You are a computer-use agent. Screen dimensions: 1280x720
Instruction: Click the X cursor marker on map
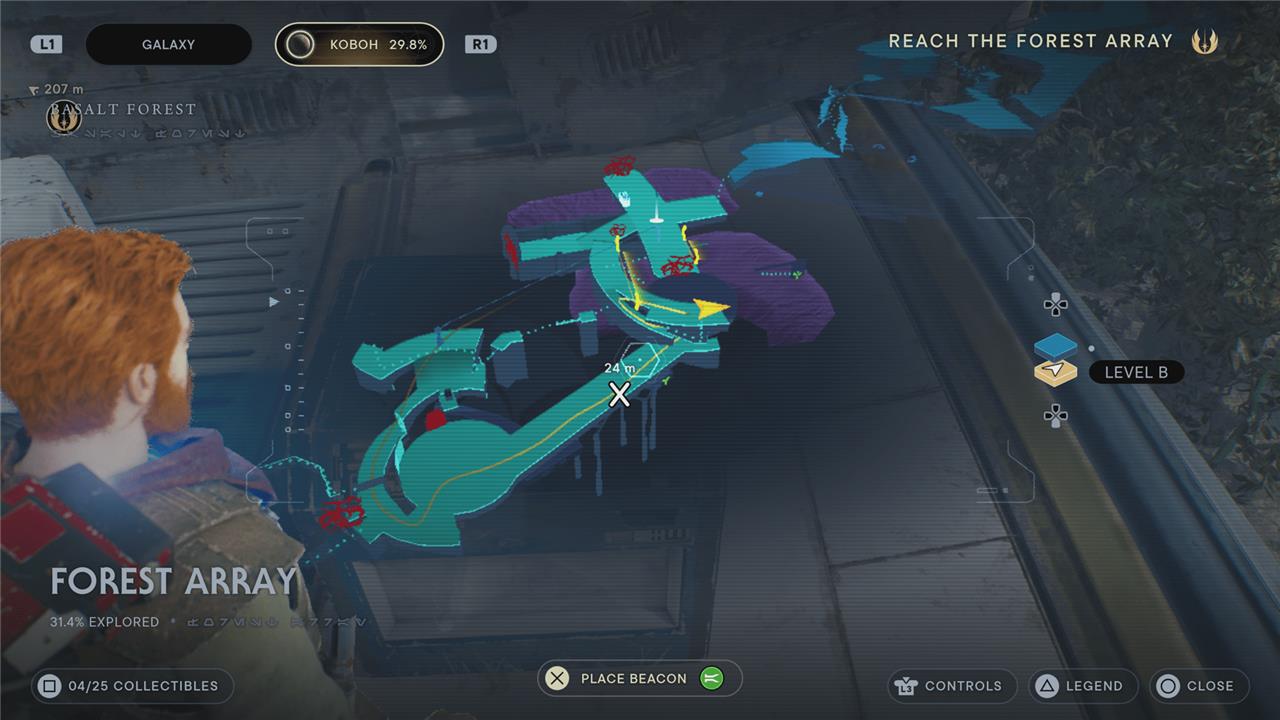tap(620, 394)
